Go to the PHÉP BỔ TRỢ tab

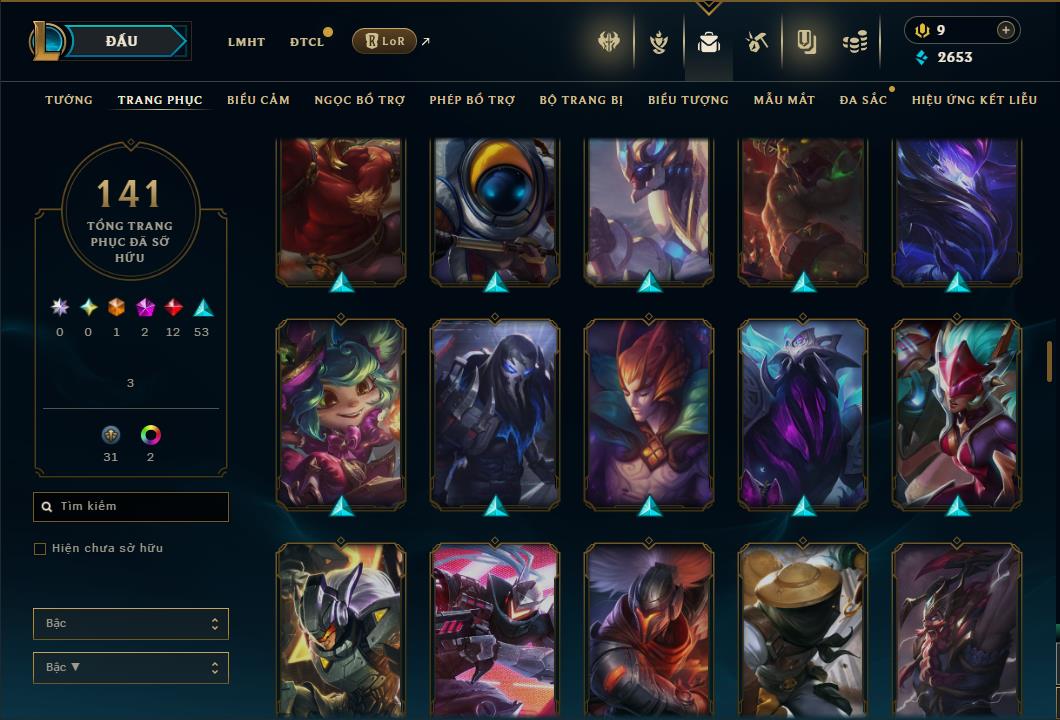click(472, 100)
